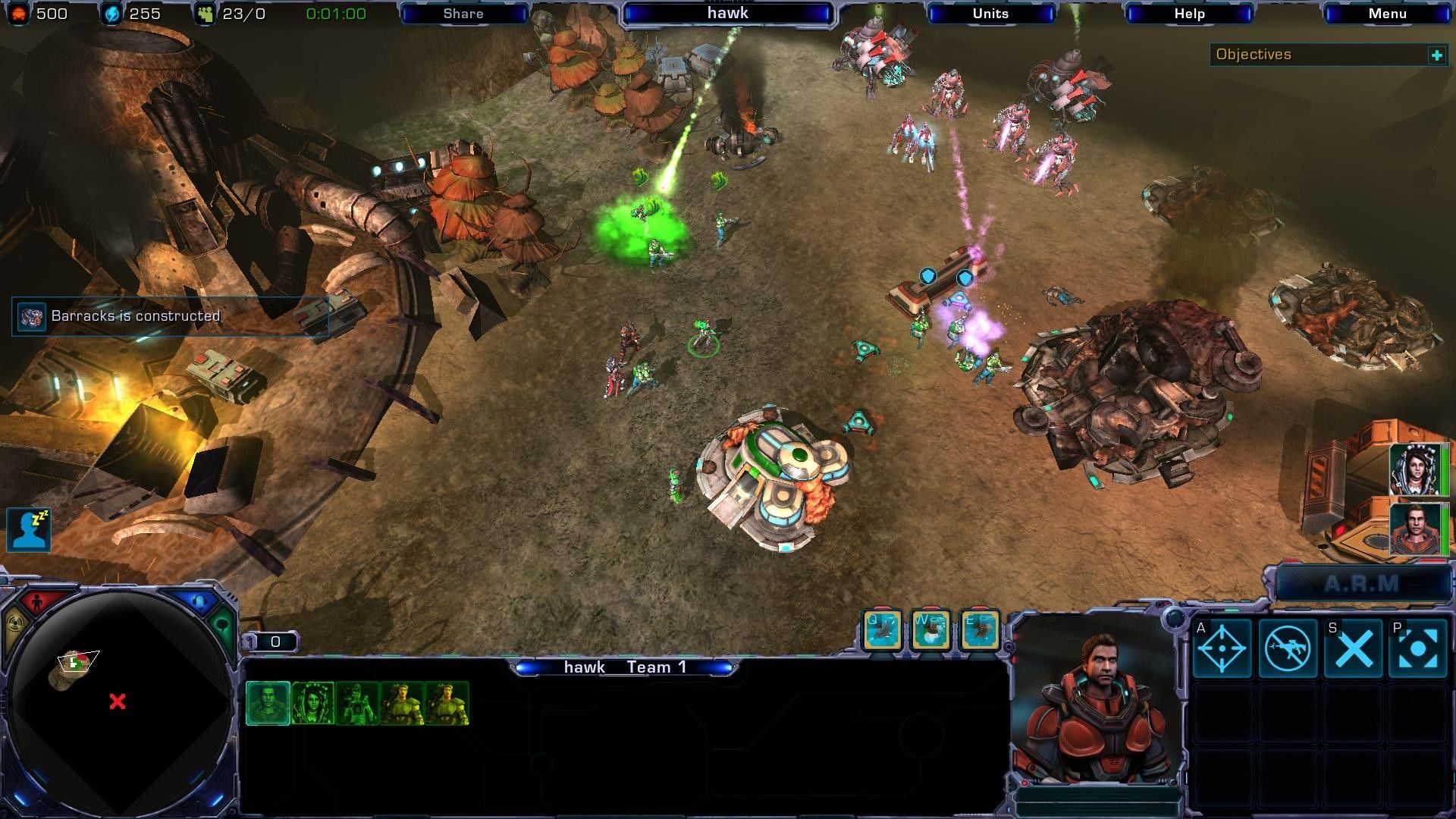Open the Help menu
The height and width of the screenshot is (819, 1456).
tap(1189, 14)
